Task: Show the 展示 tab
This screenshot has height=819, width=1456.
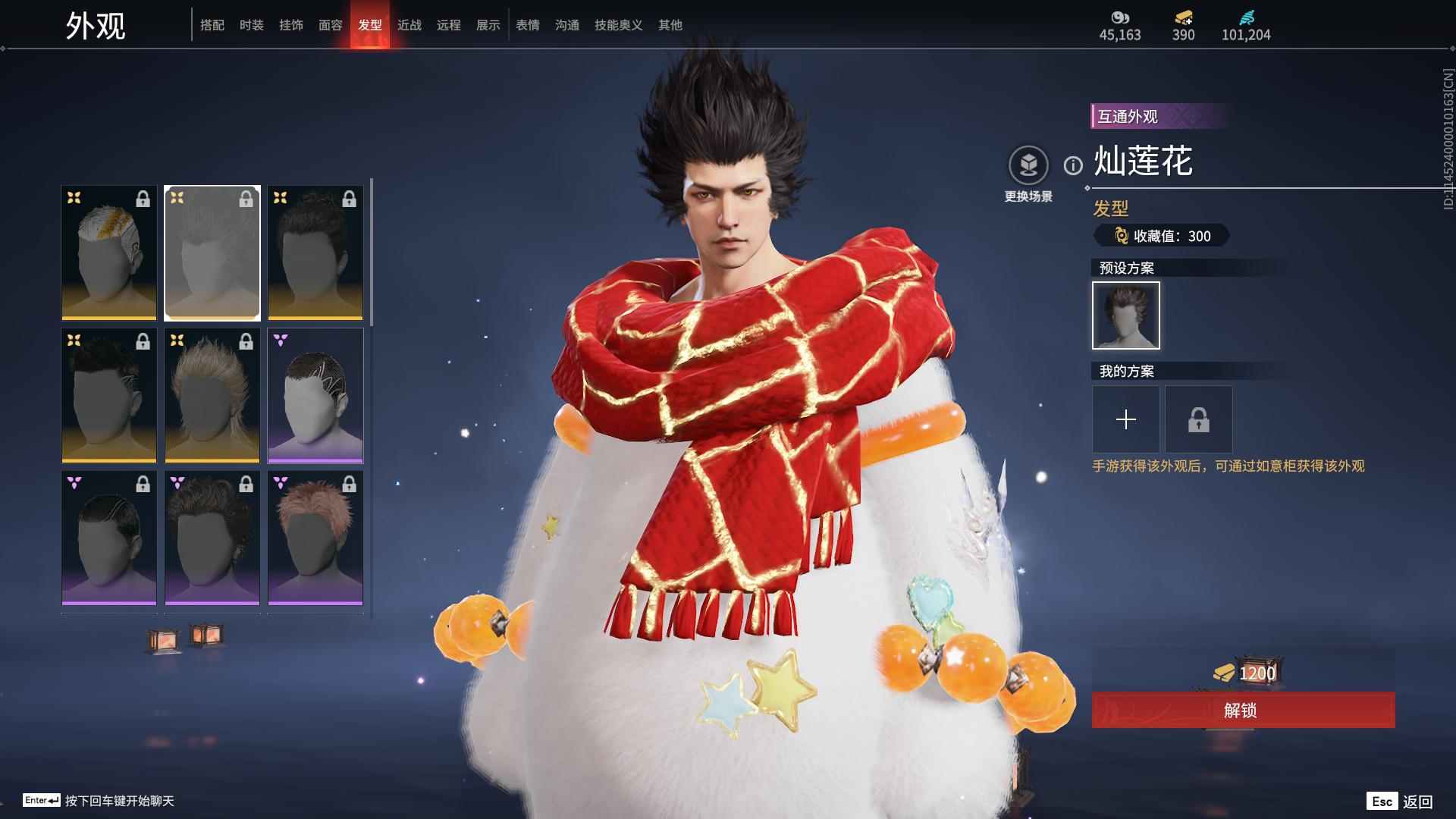Action: (488, 25)
